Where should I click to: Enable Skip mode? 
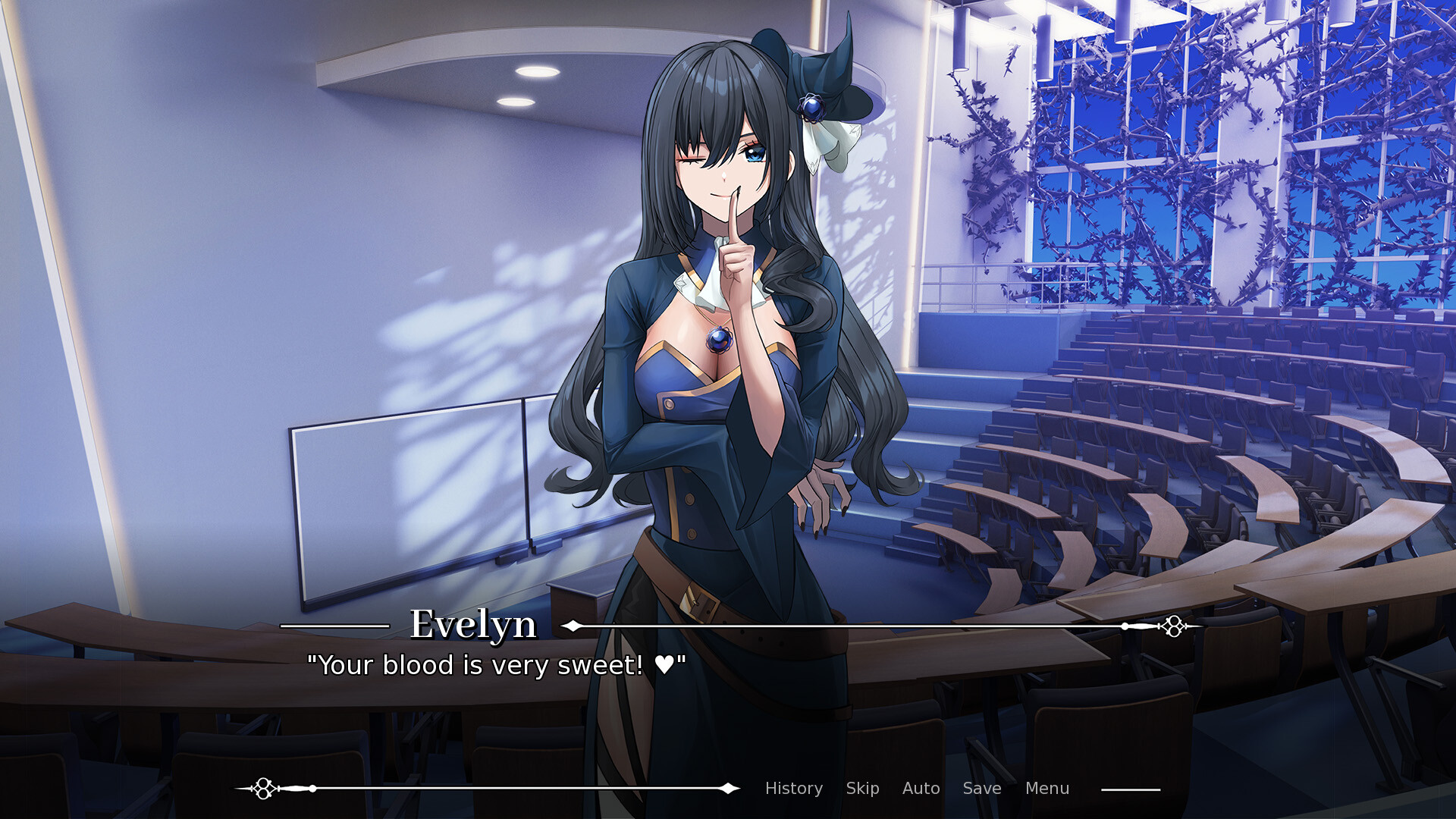click(x=863, y=789)
